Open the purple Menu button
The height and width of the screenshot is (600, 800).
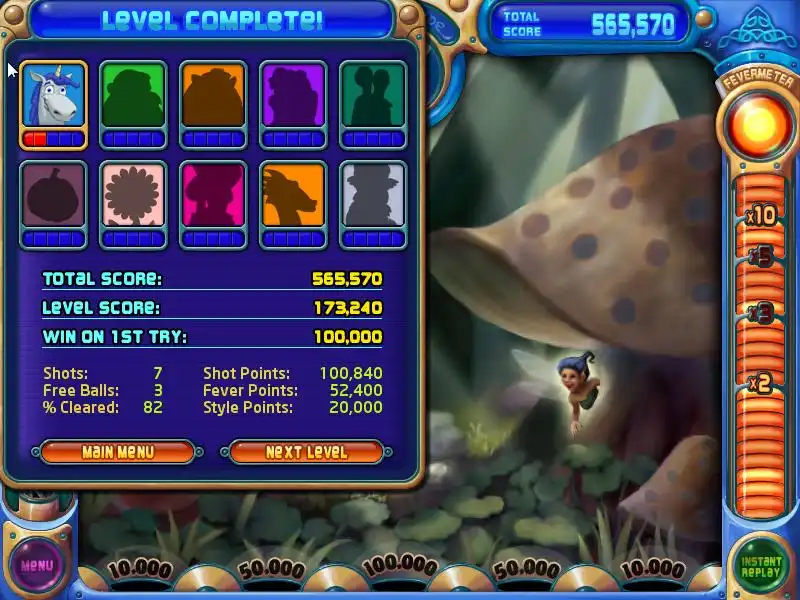tap(36, 566)
